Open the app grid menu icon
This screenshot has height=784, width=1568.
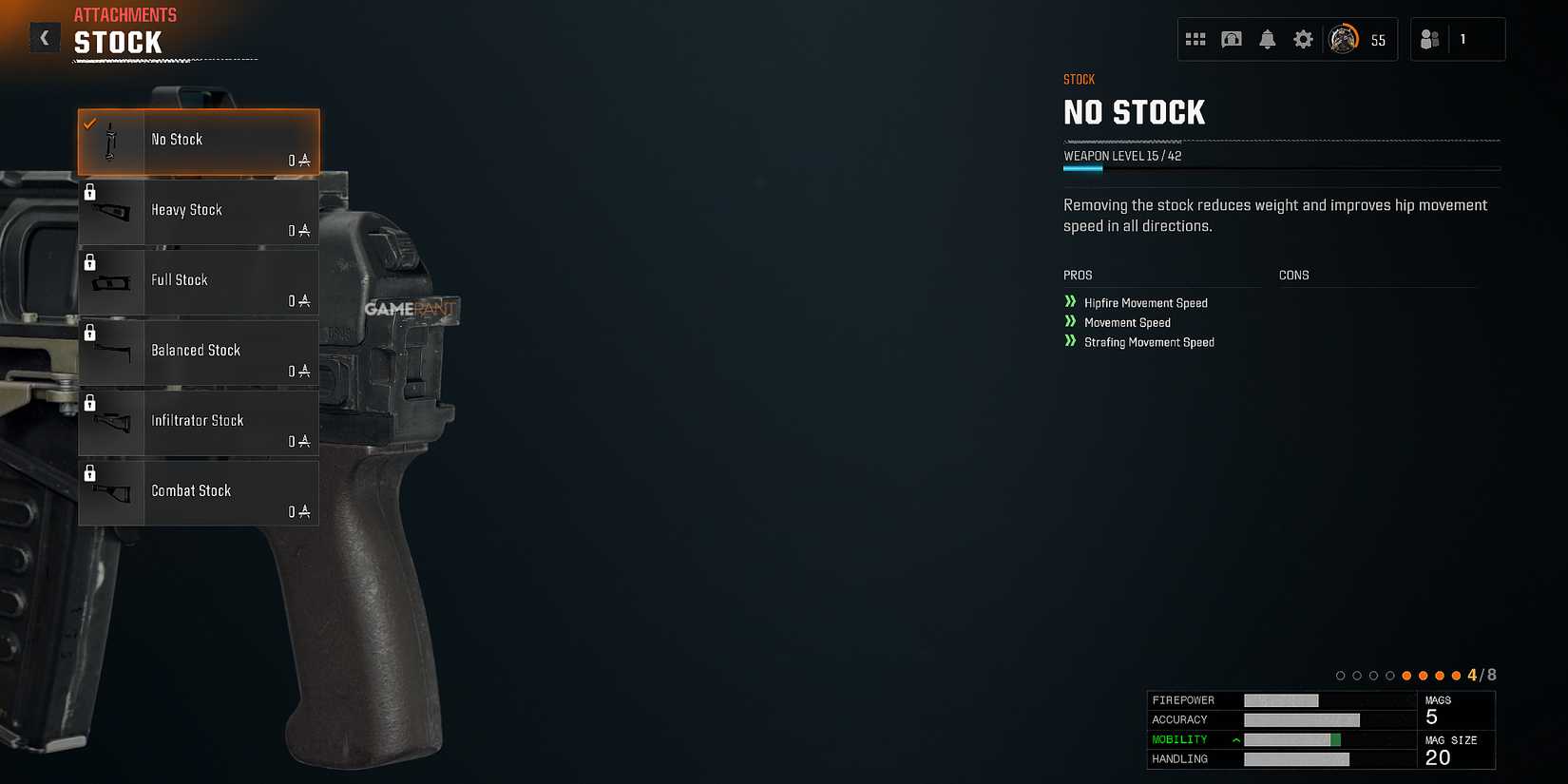pyautogui.click(x=1195, y=39)
